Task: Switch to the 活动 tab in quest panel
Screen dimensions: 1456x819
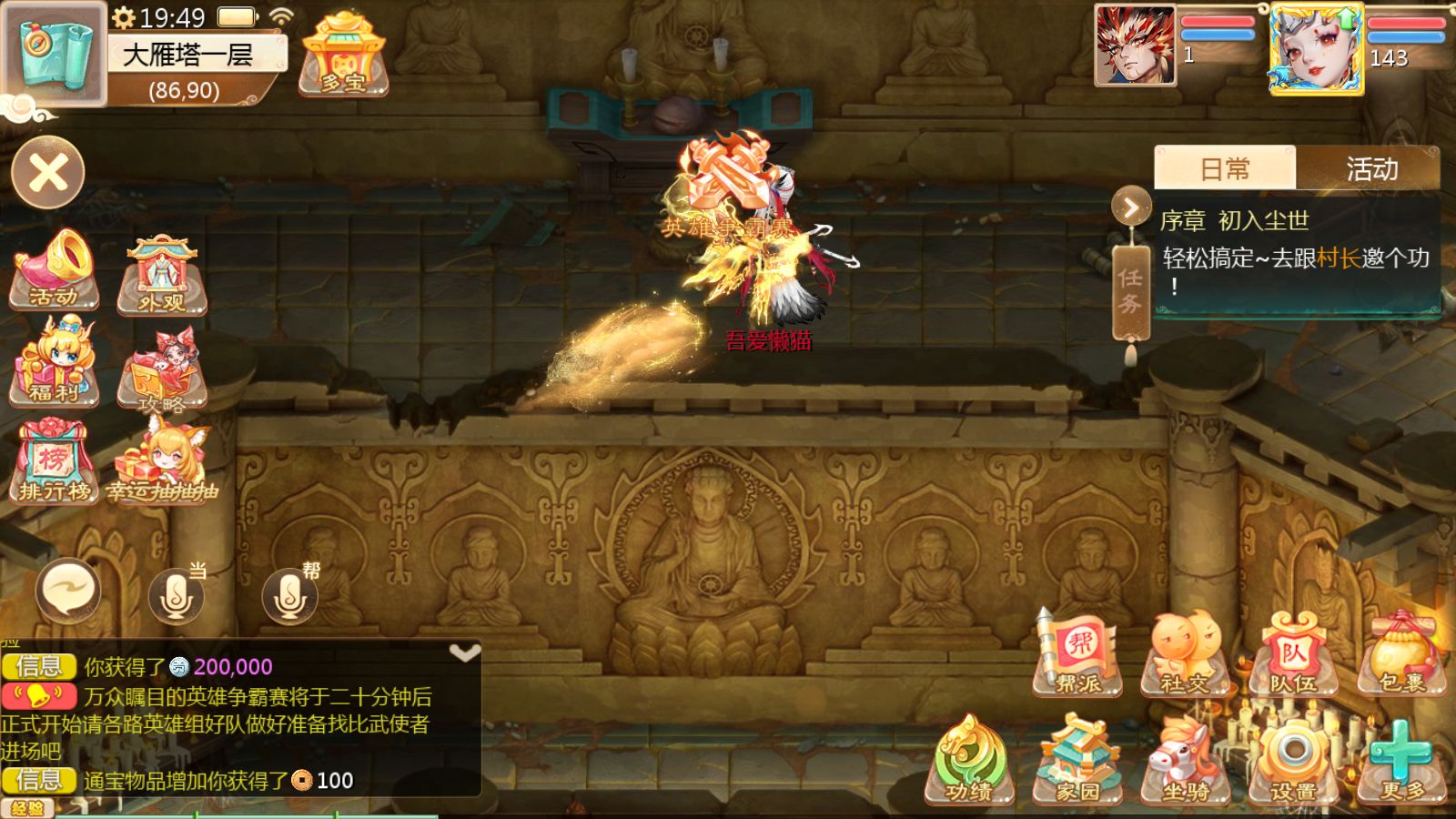Action: pyautogui.click(x=1370, y=169)
